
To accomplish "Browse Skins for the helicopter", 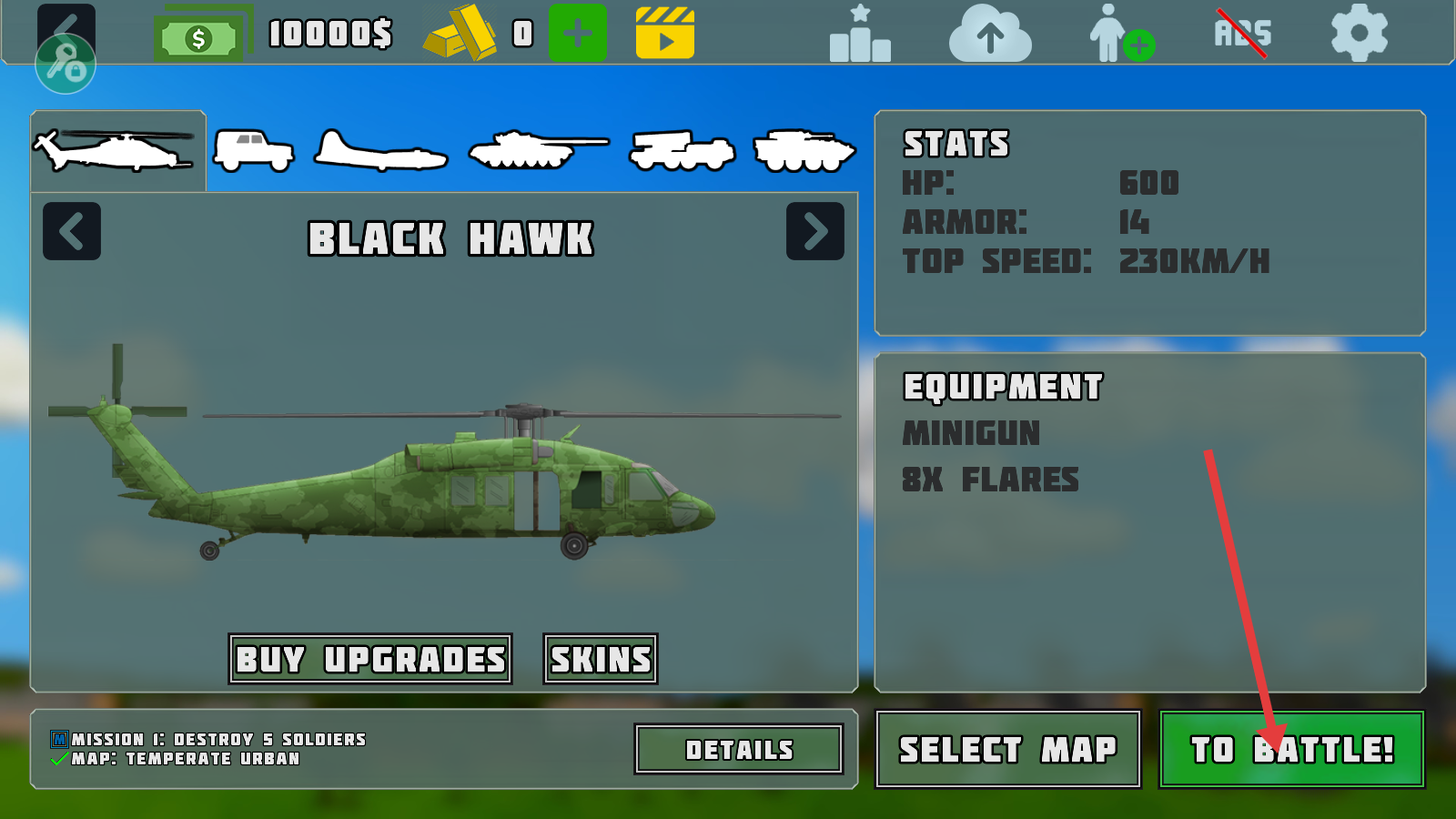I will (601, 659).
